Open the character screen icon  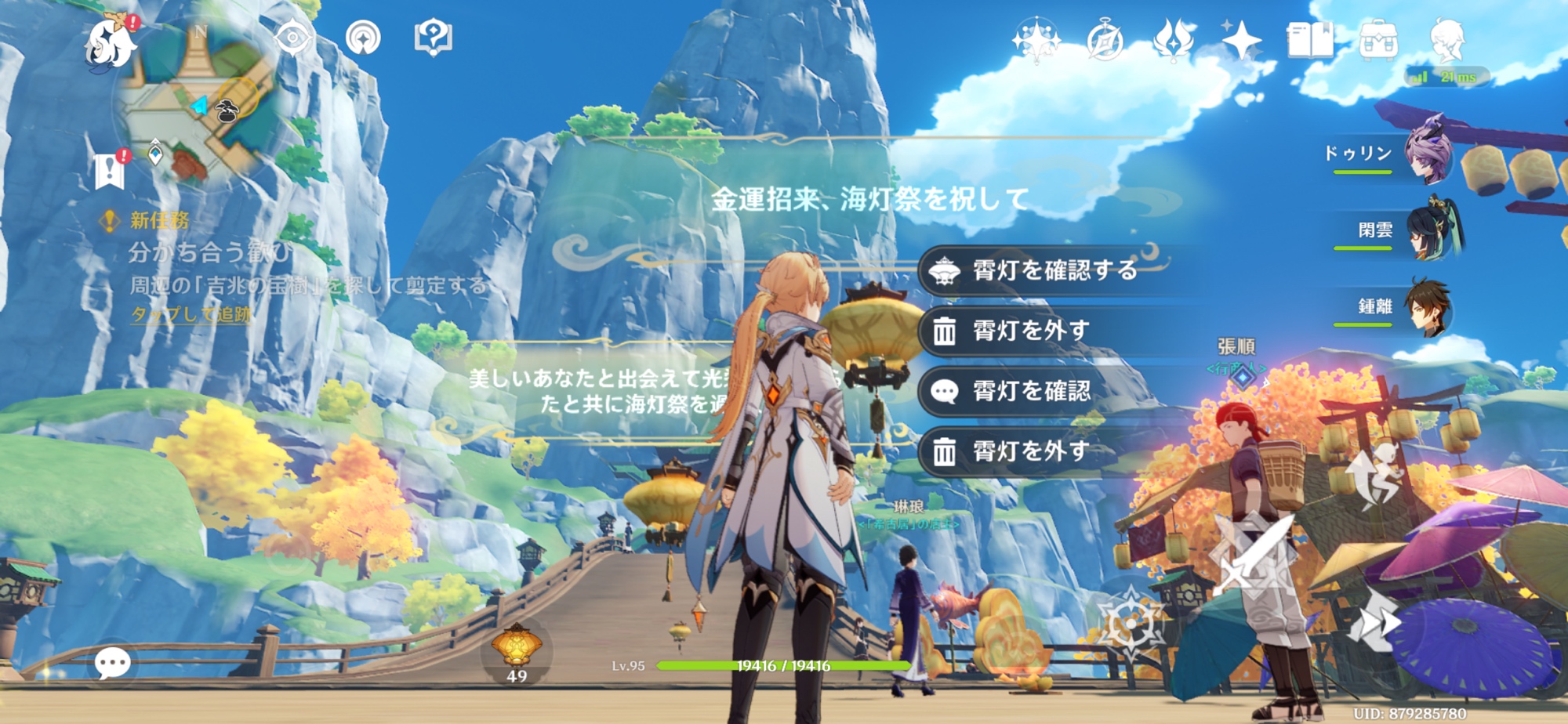(1447, 41)
